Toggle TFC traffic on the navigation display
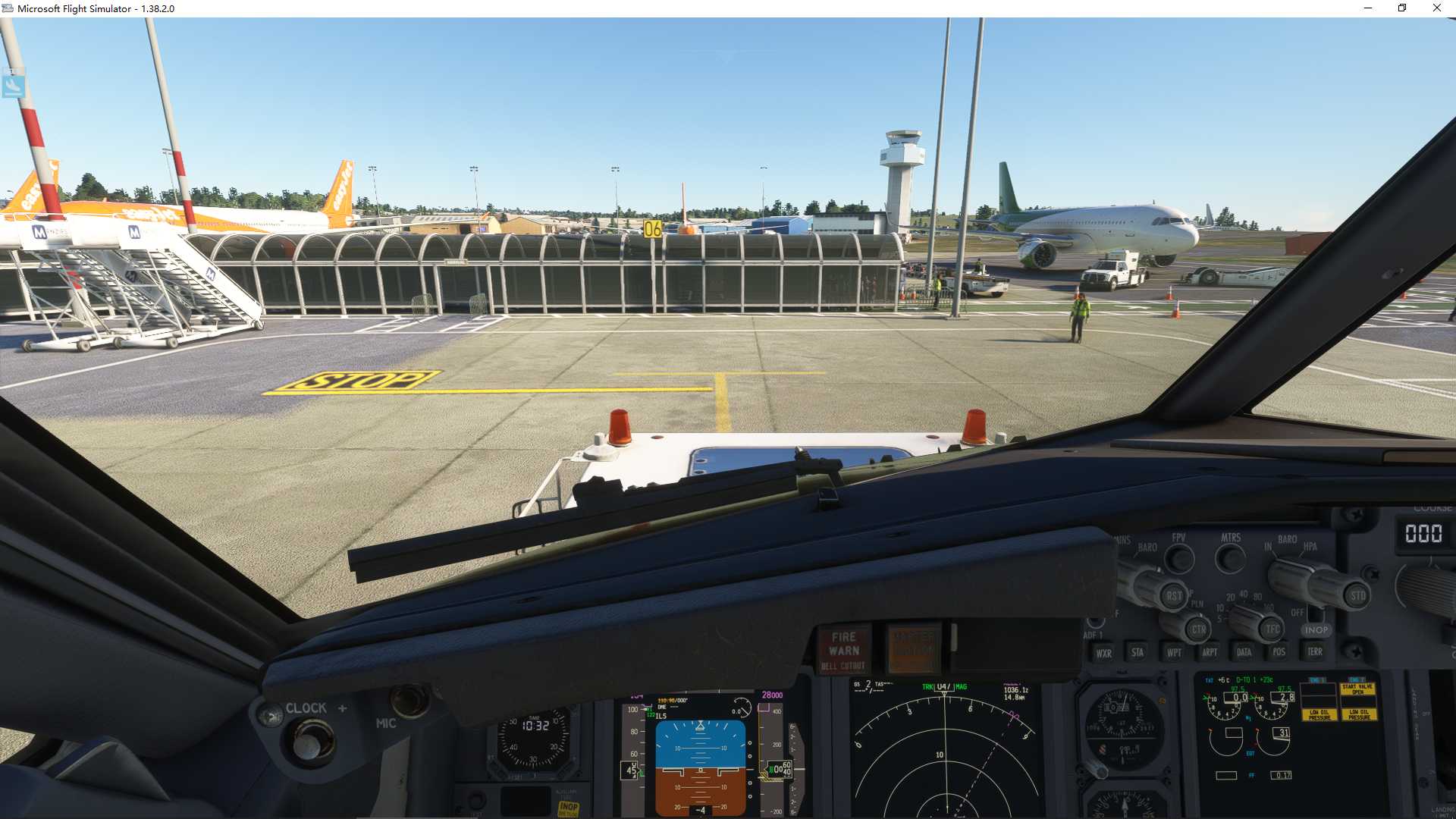Image resolution: width=1456 pixels, height=819 pixels. click(x=1272, y=629)
